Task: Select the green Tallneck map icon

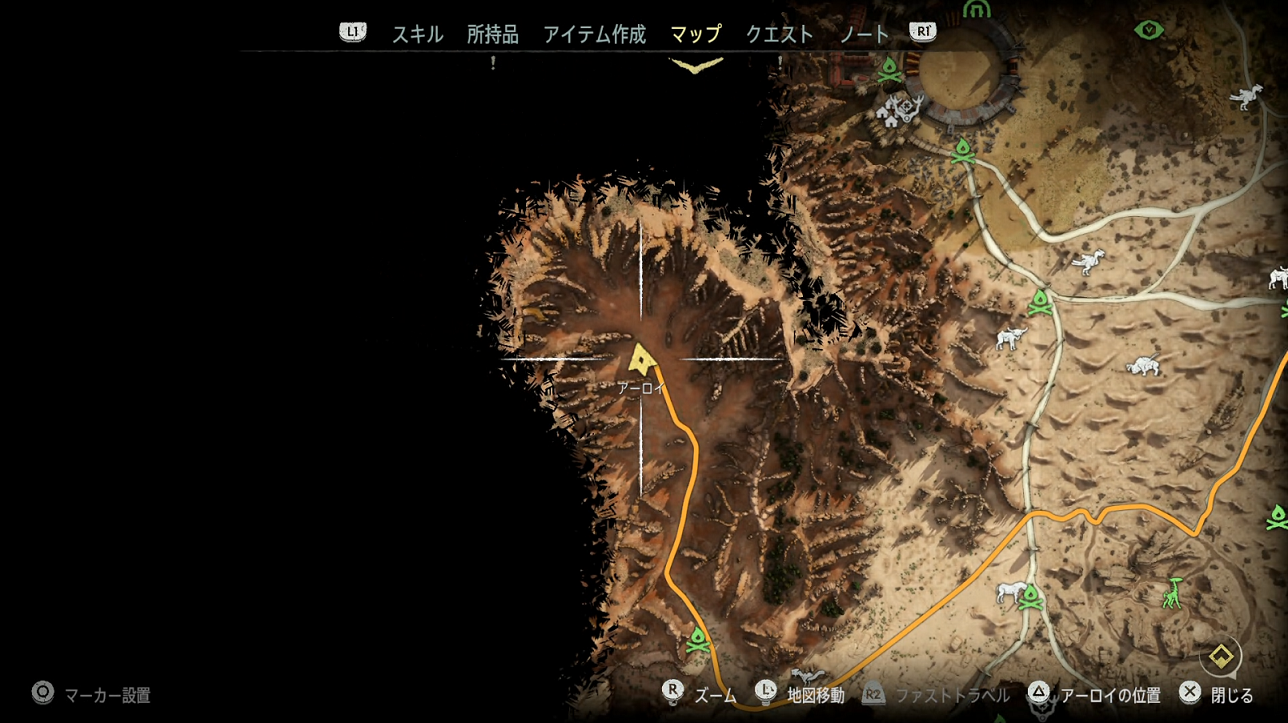Action: click(x=1172, y=593)
